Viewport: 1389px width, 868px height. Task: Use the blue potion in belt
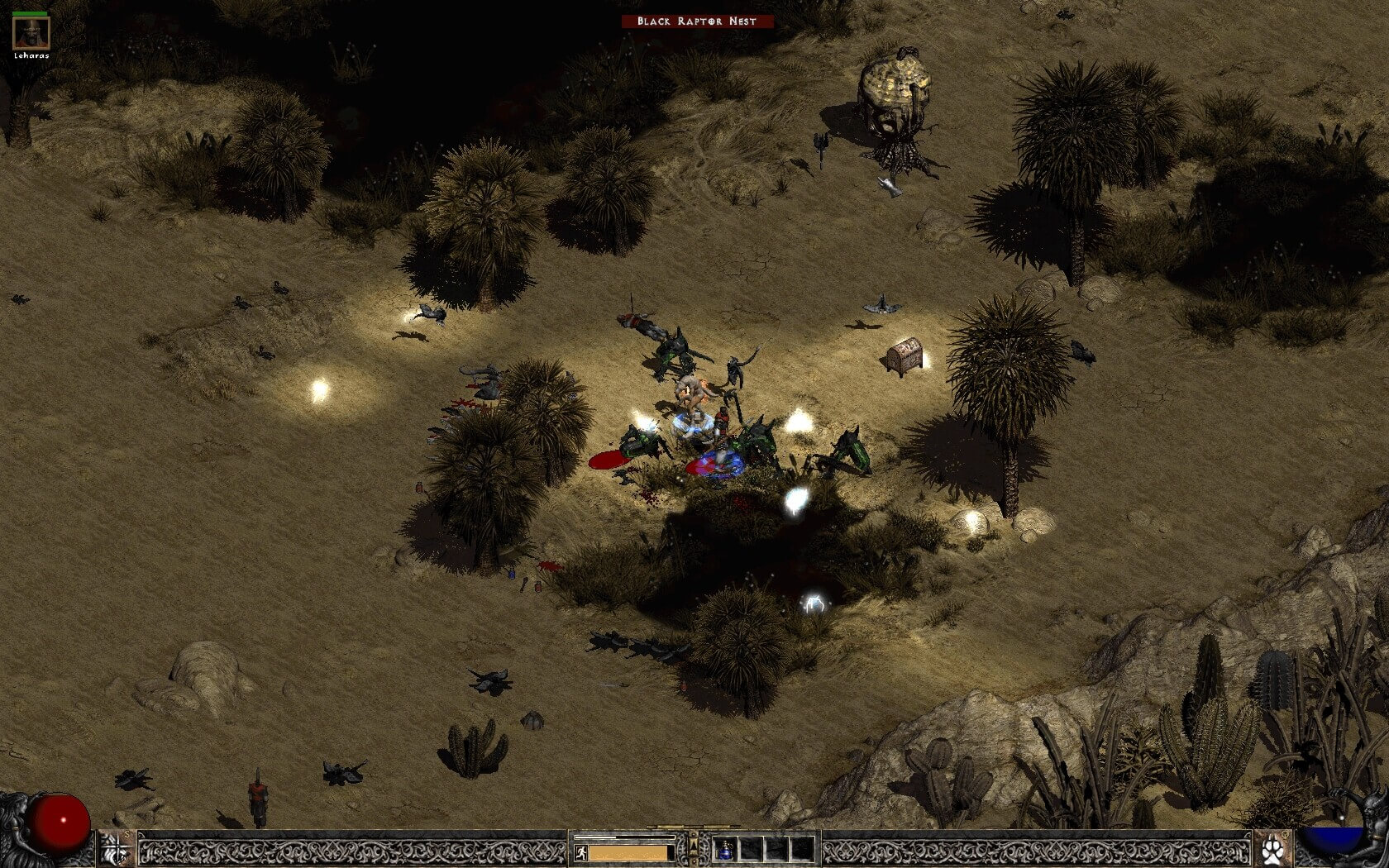pos(725,849)
